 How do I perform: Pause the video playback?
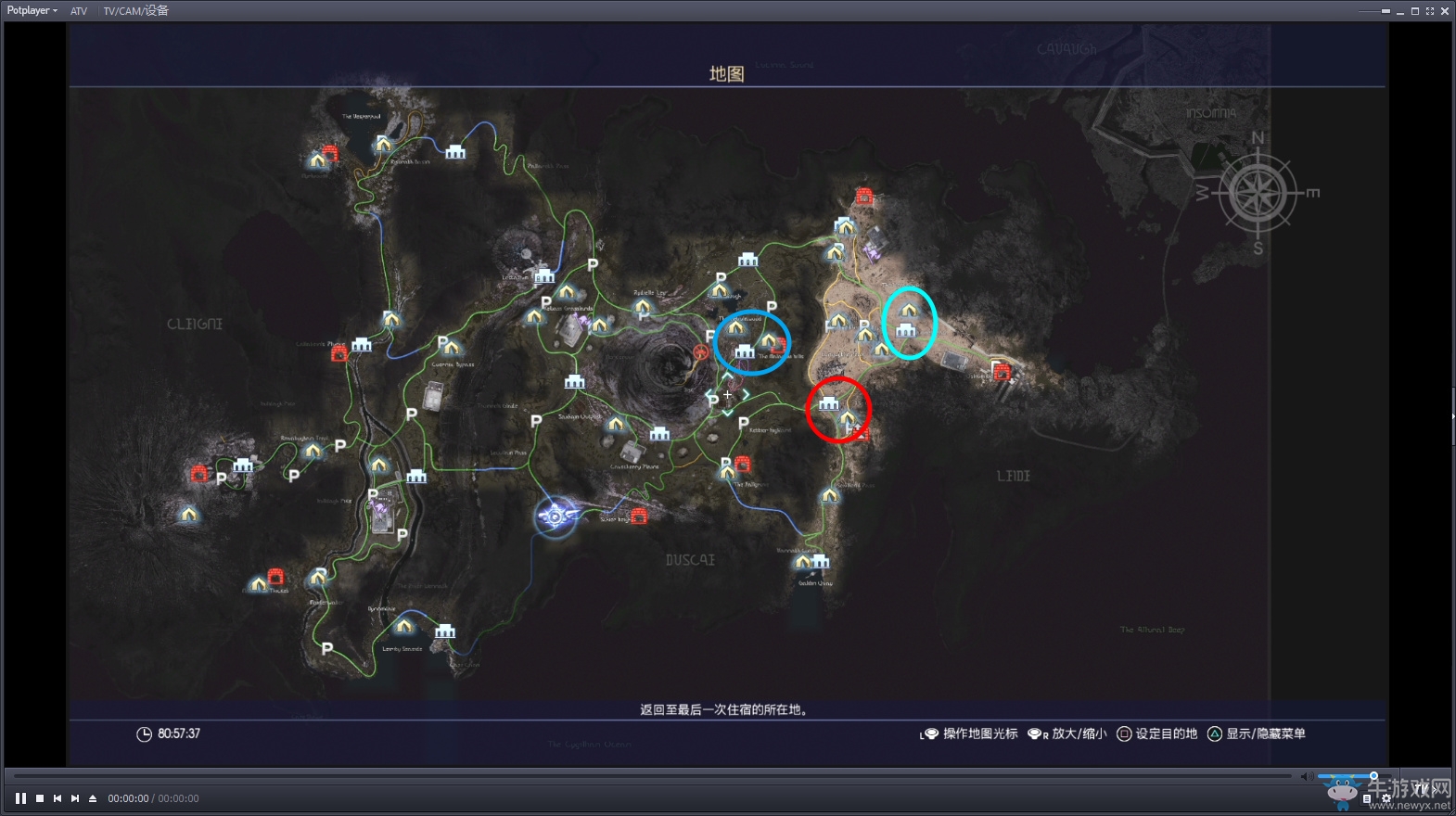(x=20, y=798)
